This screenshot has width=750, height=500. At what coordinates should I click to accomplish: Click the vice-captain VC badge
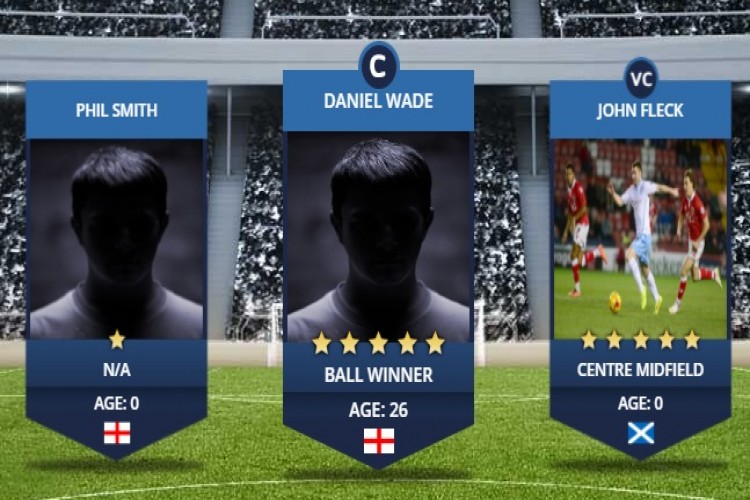640,77
